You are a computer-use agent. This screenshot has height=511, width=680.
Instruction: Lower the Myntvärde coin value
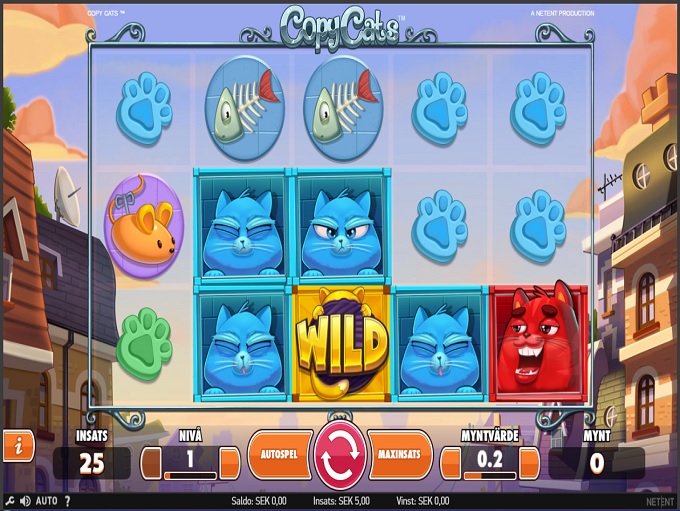pyautogui.click(x=450, y=463)
